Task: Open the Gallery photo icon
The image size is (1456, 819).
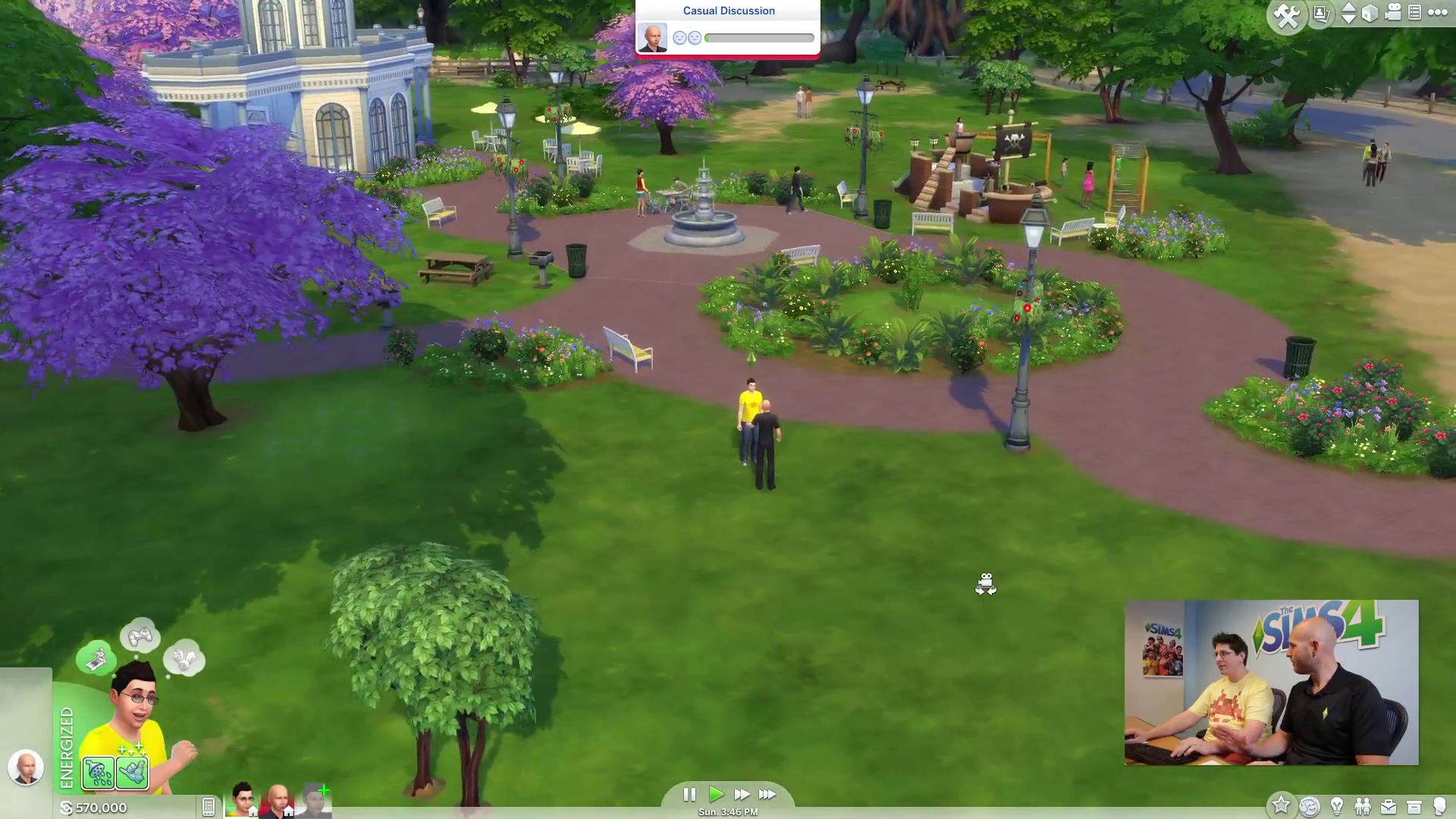Action: pos(1321,14)
